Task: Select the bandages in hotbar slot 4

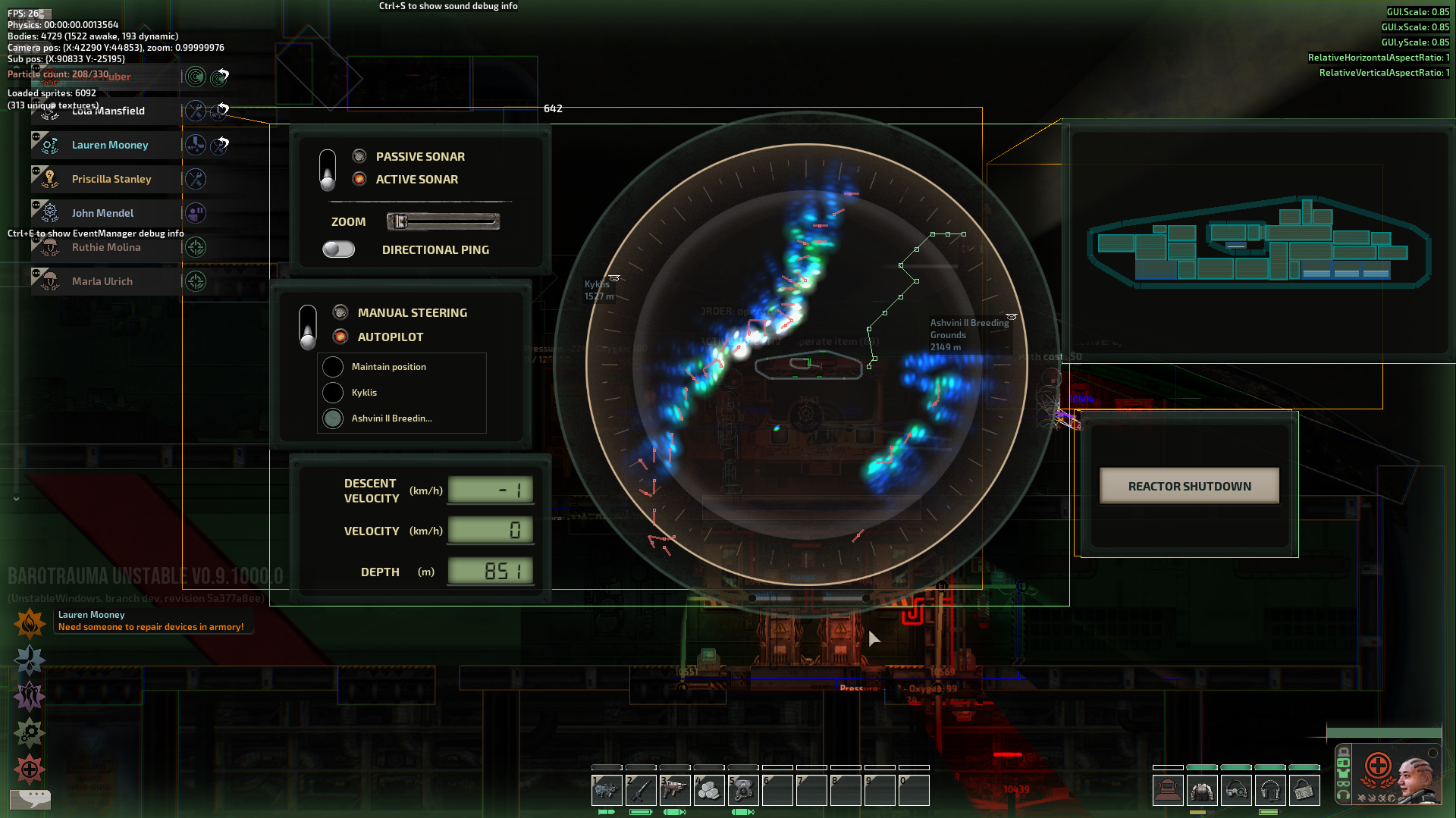Action: point(709,791)
